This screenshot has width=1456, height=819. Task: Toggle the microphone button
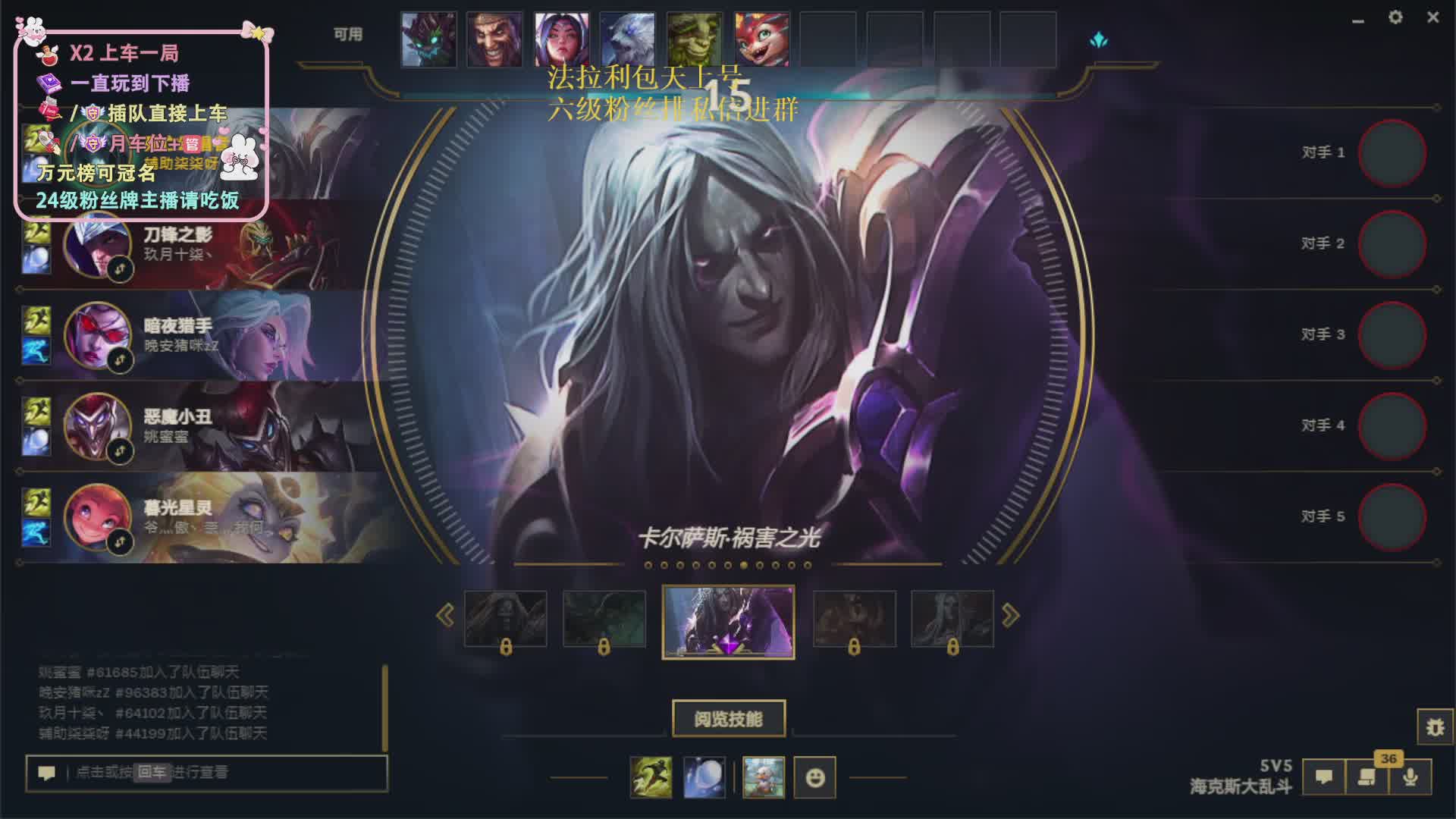(1410, 777)
